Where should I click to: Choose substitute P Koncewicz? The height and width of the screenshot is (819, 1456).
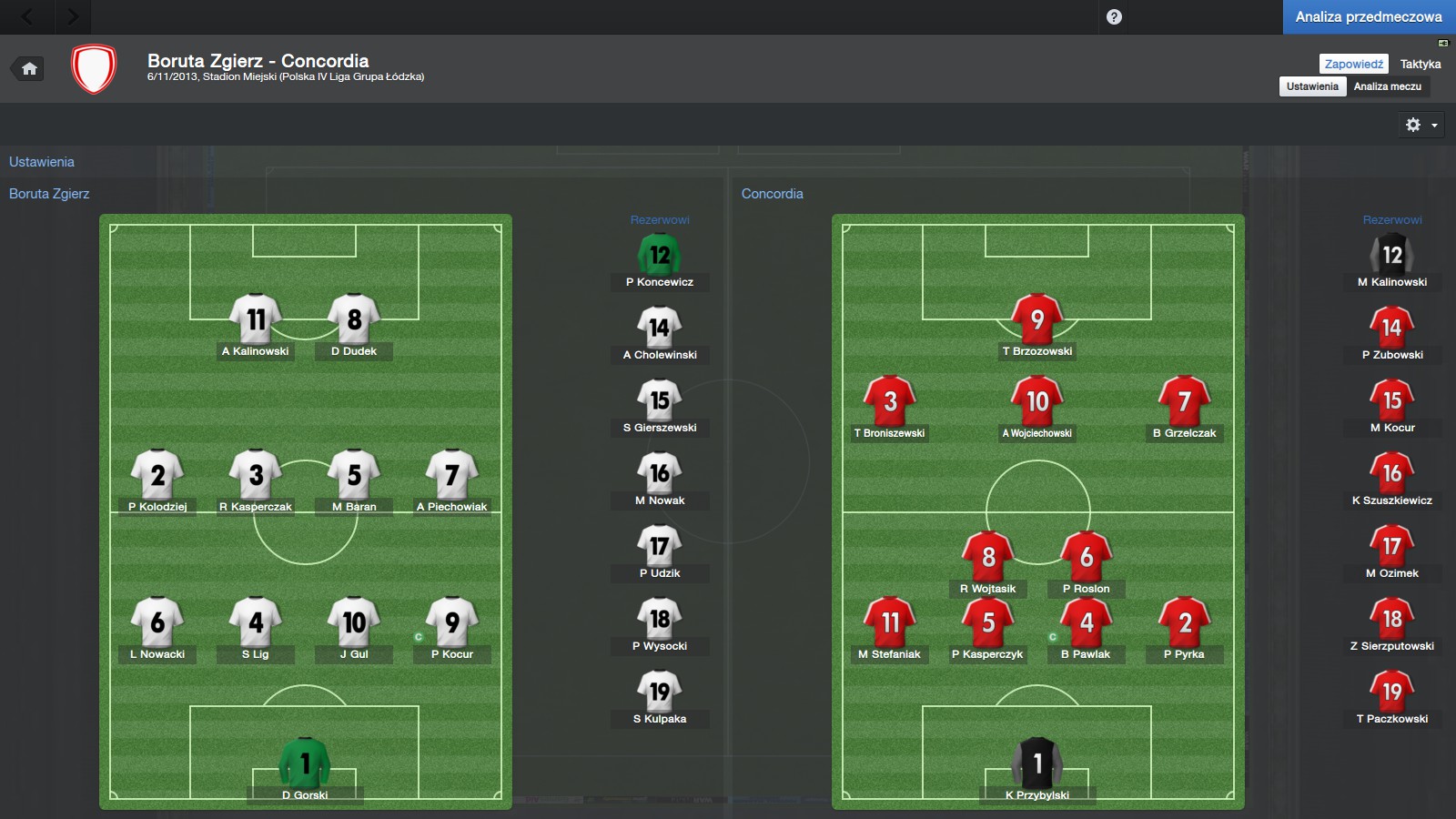[660, 258]
